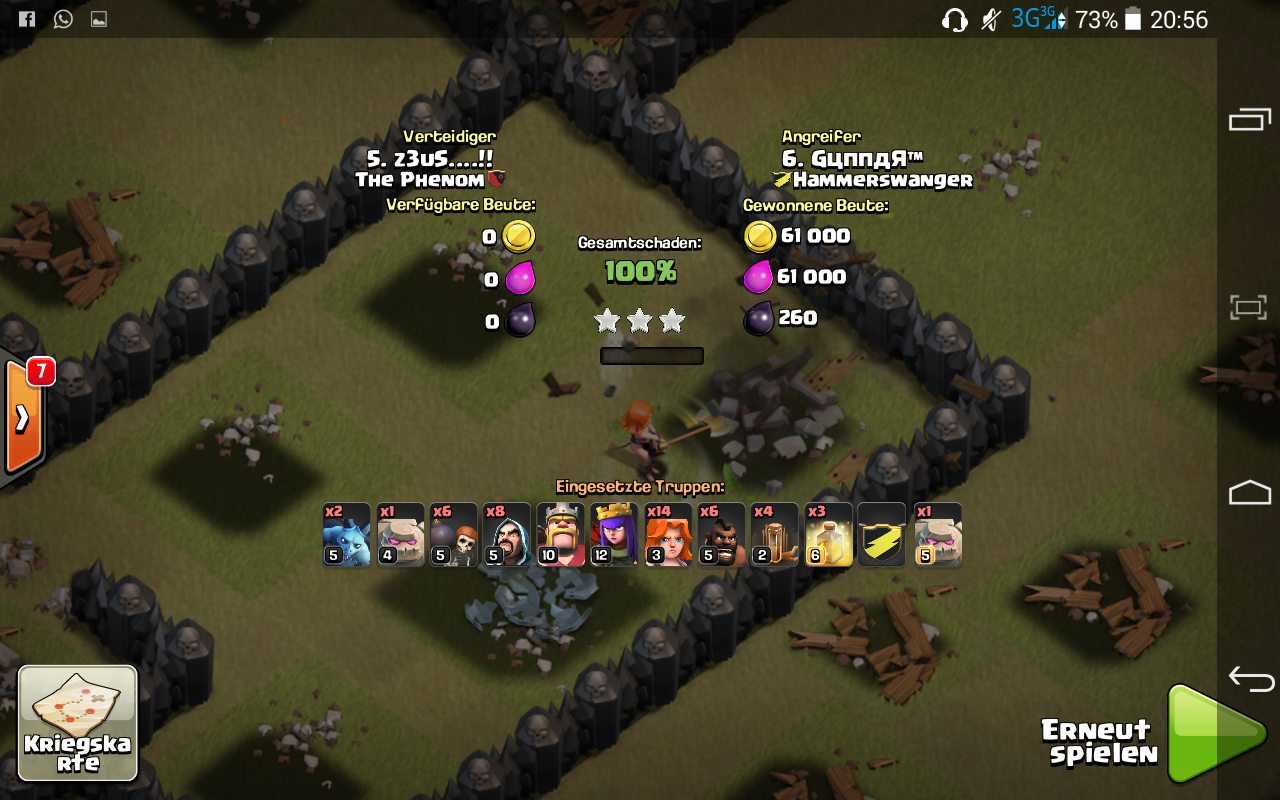This screenshot has width=1280, height=800.
Task: Tap the Android home navigation button
Action: point(1249,492)
